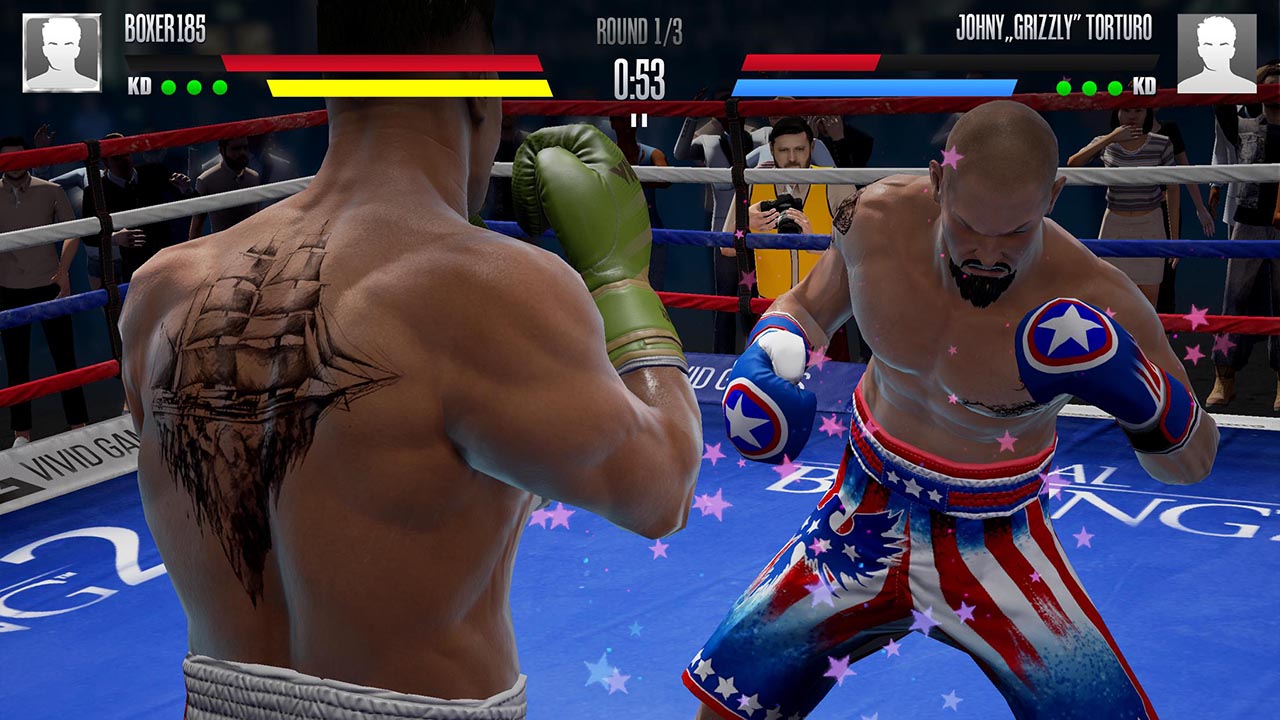
Task: Click Torturo's KD label on the right
Action: (1145, 87)
